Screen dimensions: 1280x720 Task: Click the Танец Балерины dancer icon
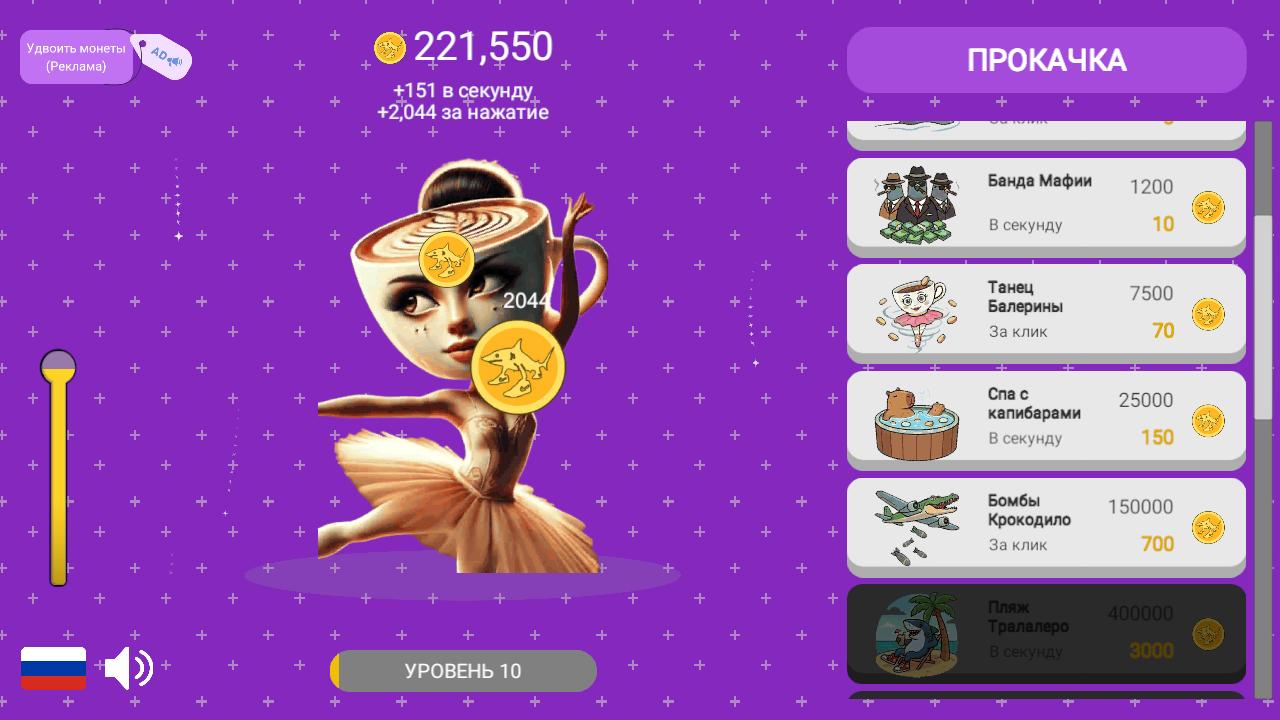pyautogui.click(x=915, y=311)
